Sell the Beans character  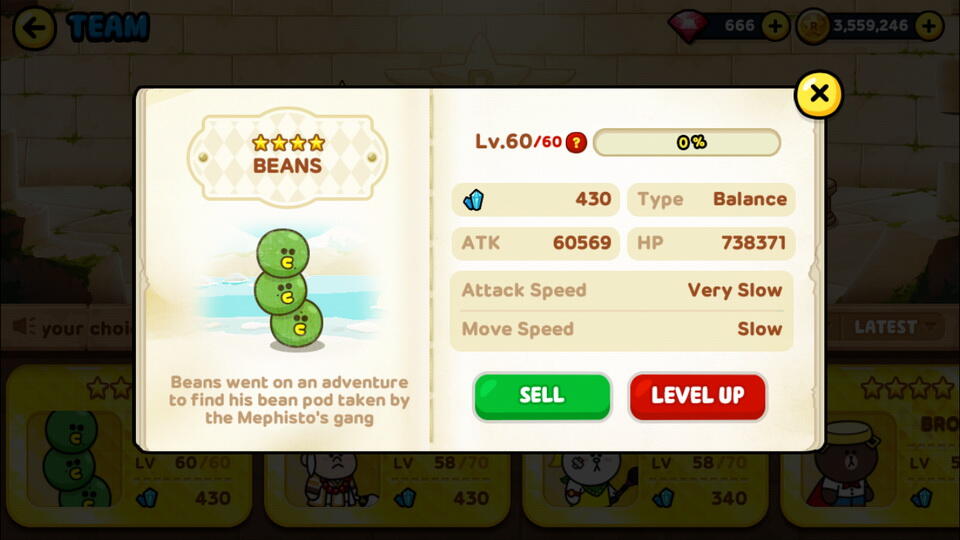541,396
